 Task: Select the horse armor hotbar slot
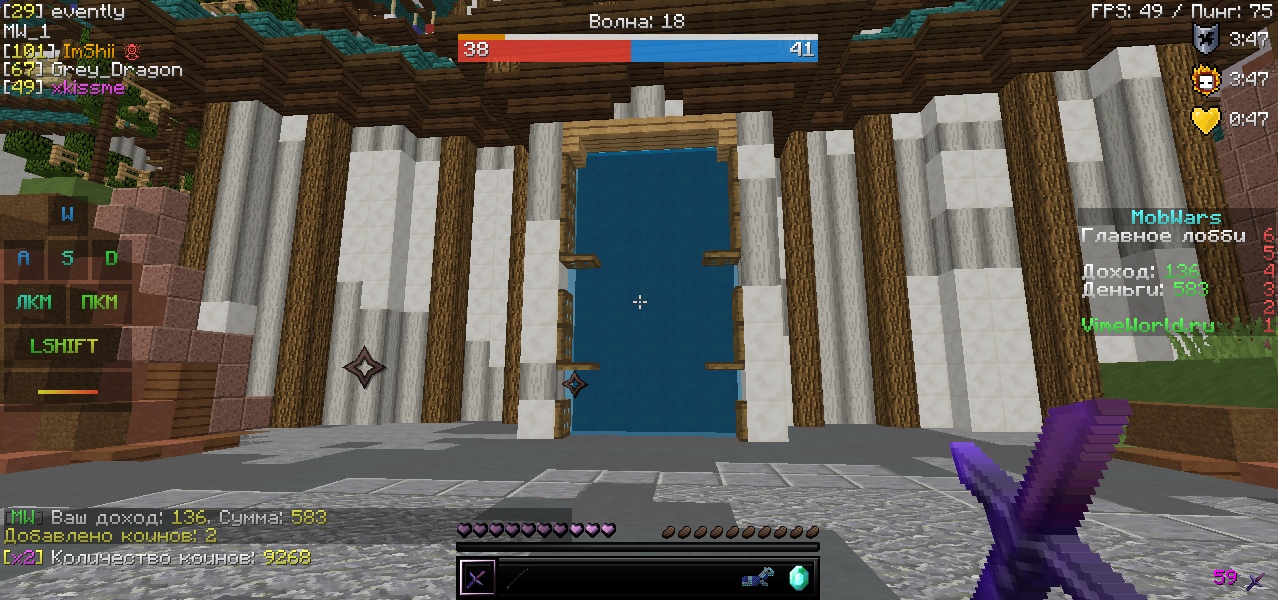tap(758, 578)
